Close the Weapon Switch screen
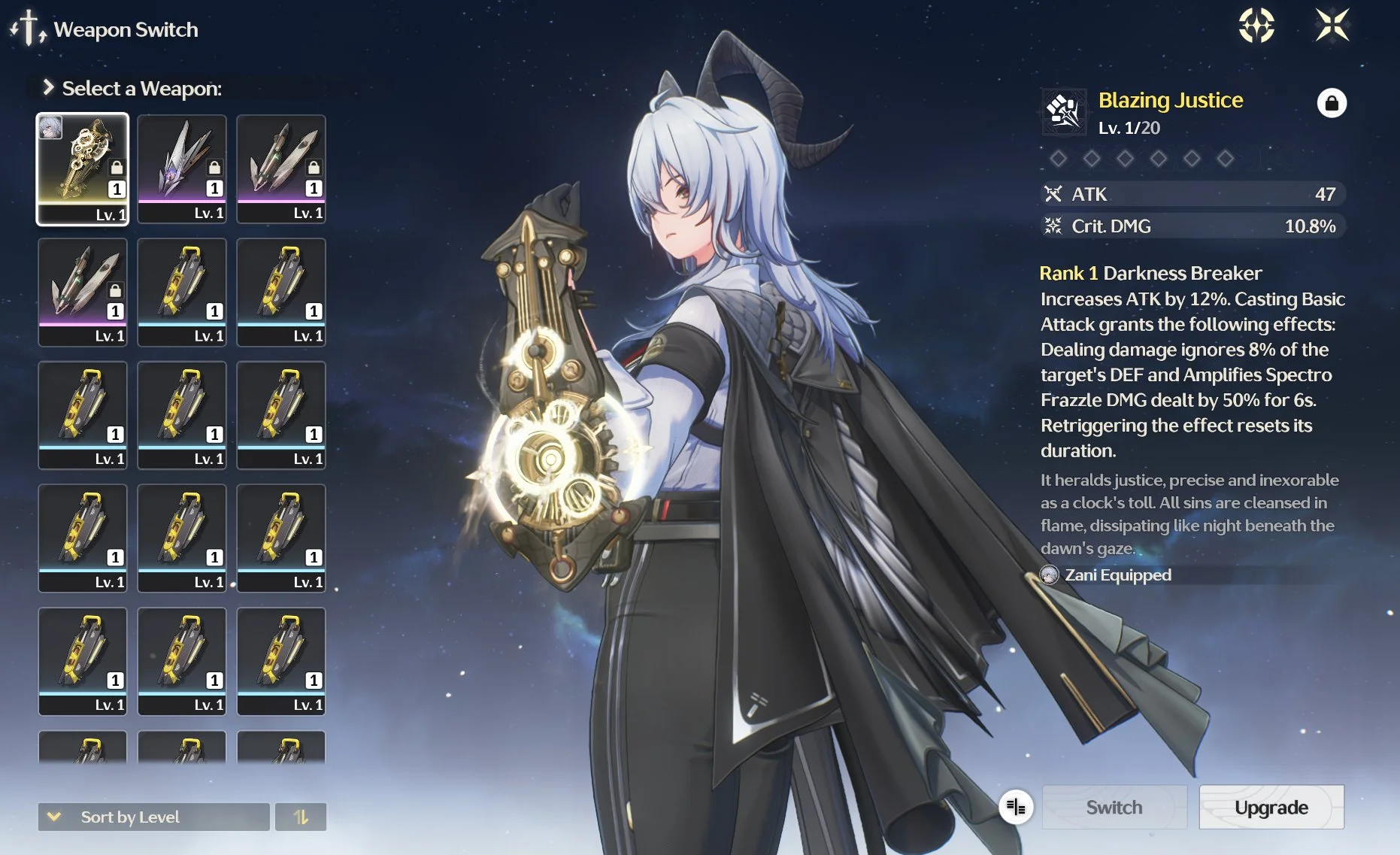 tap(1332, 26)
